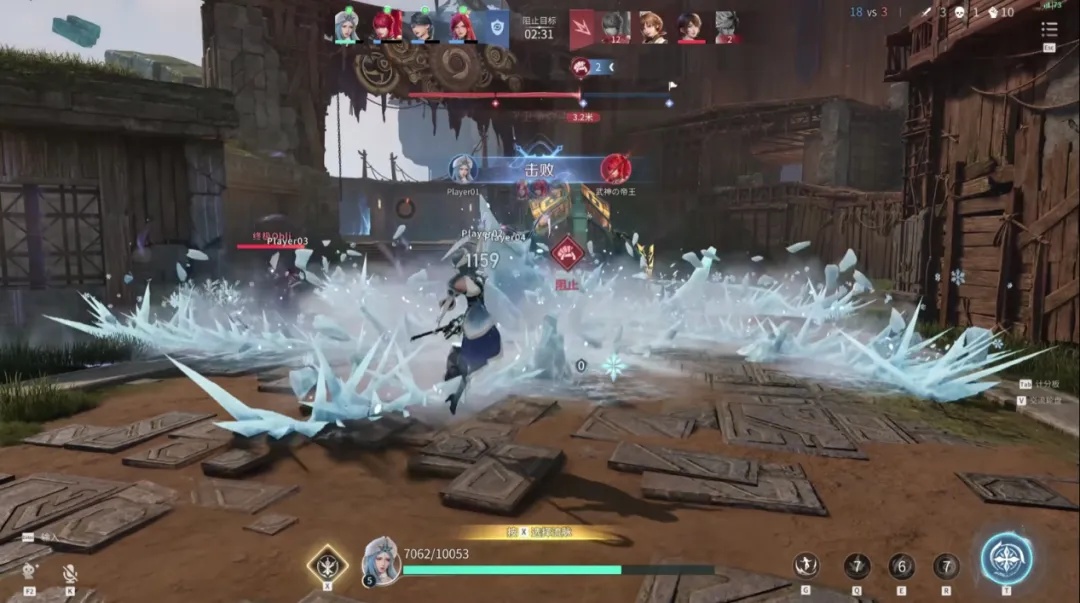The width and height of the screenshot is (1080, 603).
Task: Click the black-haired teammate portrait in the top bar
Action: point(424,26)
